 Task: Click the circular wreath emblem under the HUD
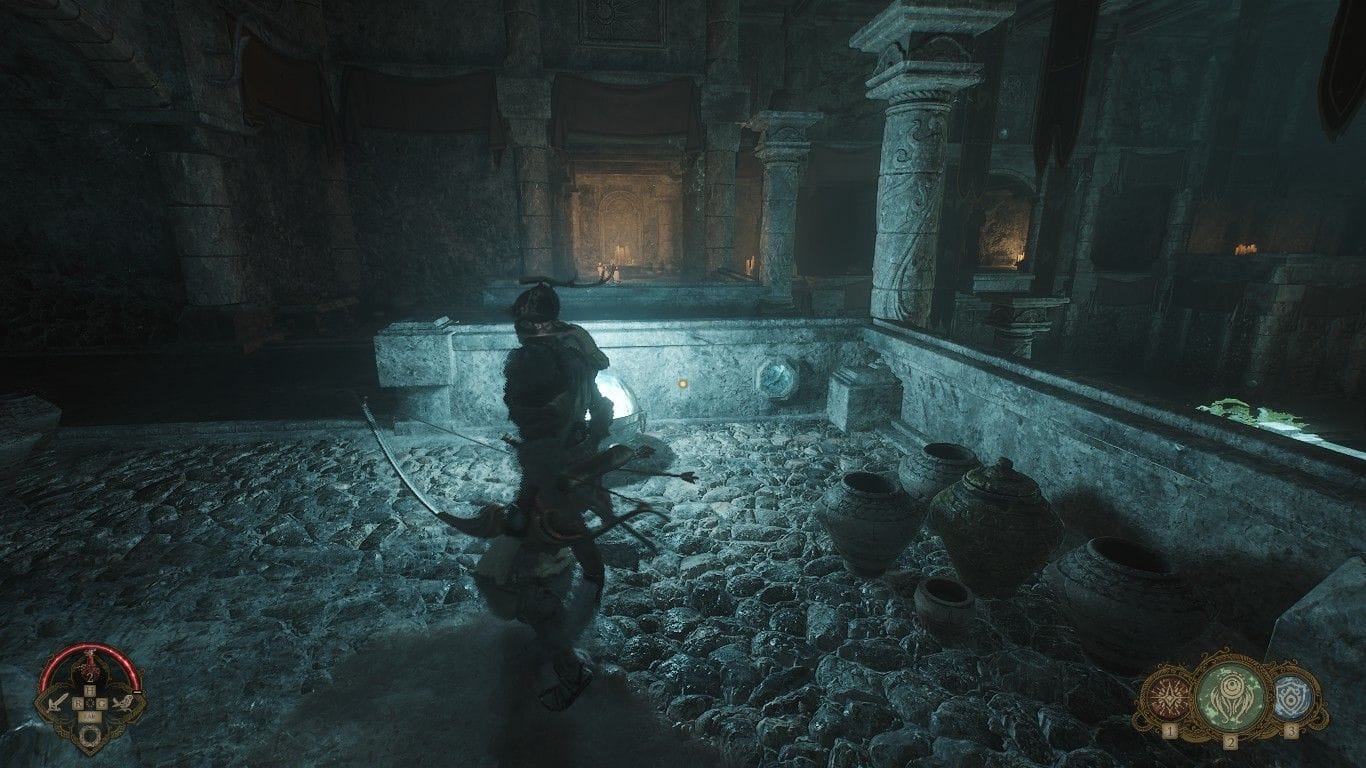point(88,734)
